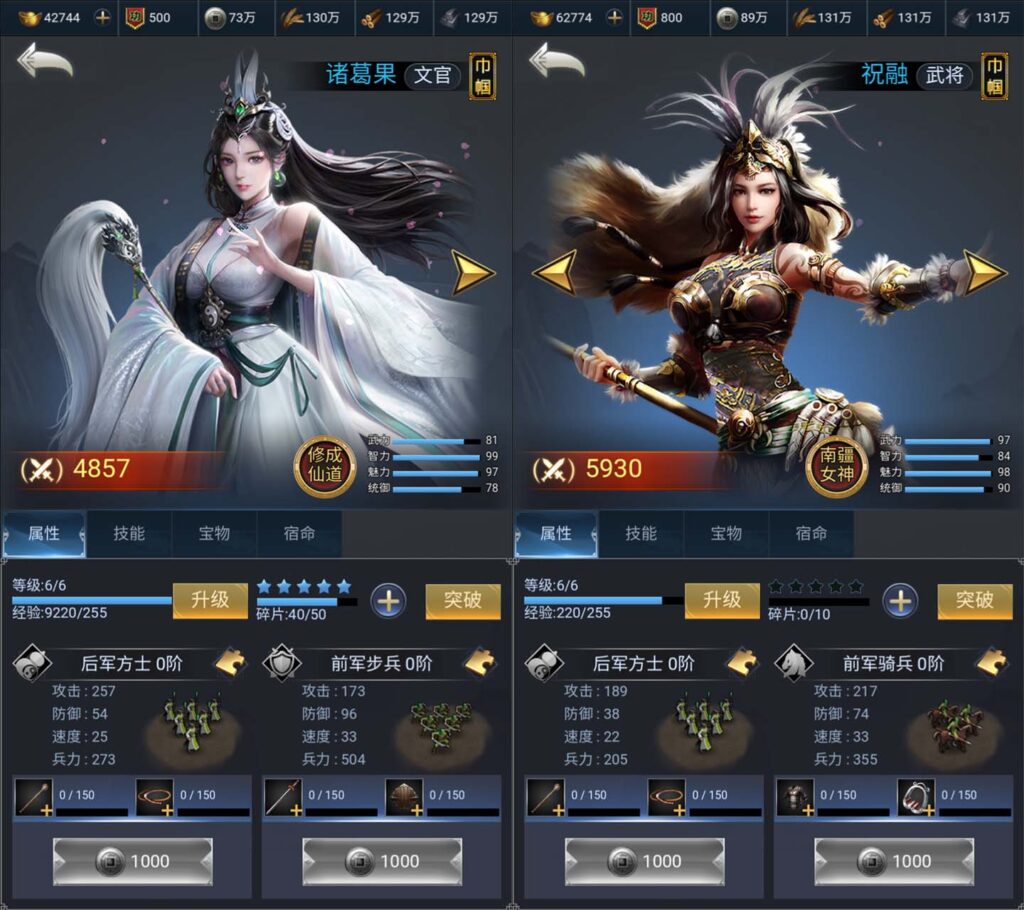Open 祝融's 南疆女神 title badge
The height and width of the screenshot is (910, 1024).
click(836, 467)
